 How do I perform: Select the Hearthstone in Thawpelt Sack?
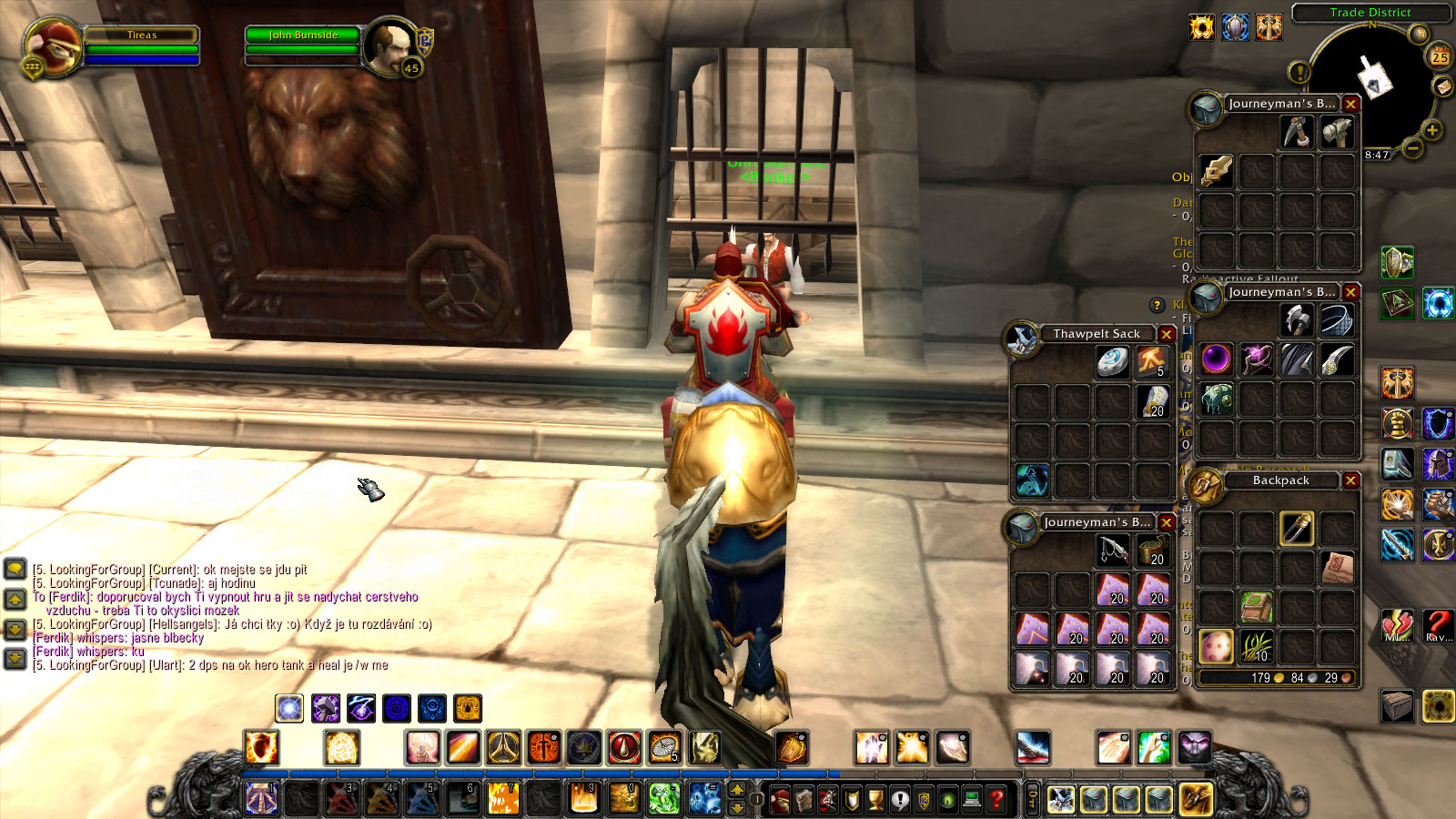tap(1112, 362)
